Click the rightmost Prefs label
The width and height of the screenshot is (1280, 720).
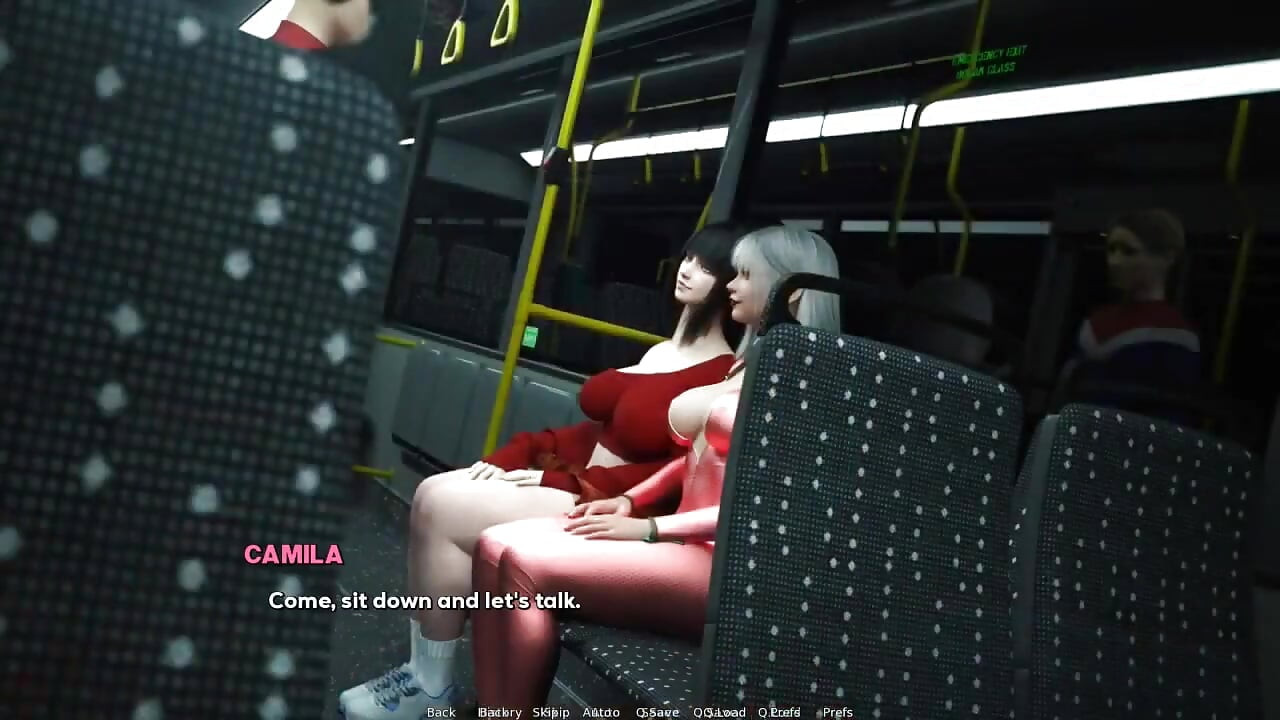pos(838,712)
